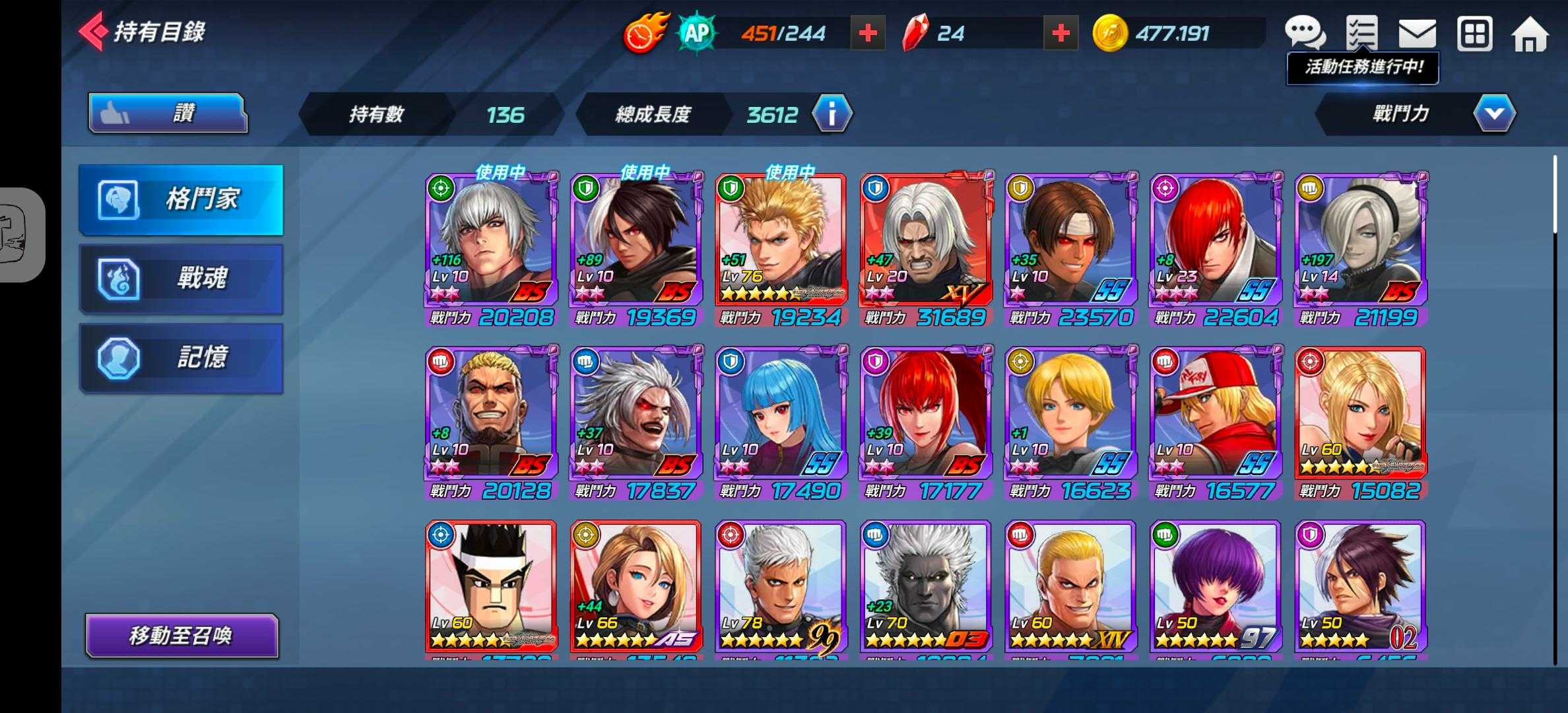The width and height of the screenshot is (1568, 713).
Task: Add AP with the plus button
Action: click(x=867, y=33)
